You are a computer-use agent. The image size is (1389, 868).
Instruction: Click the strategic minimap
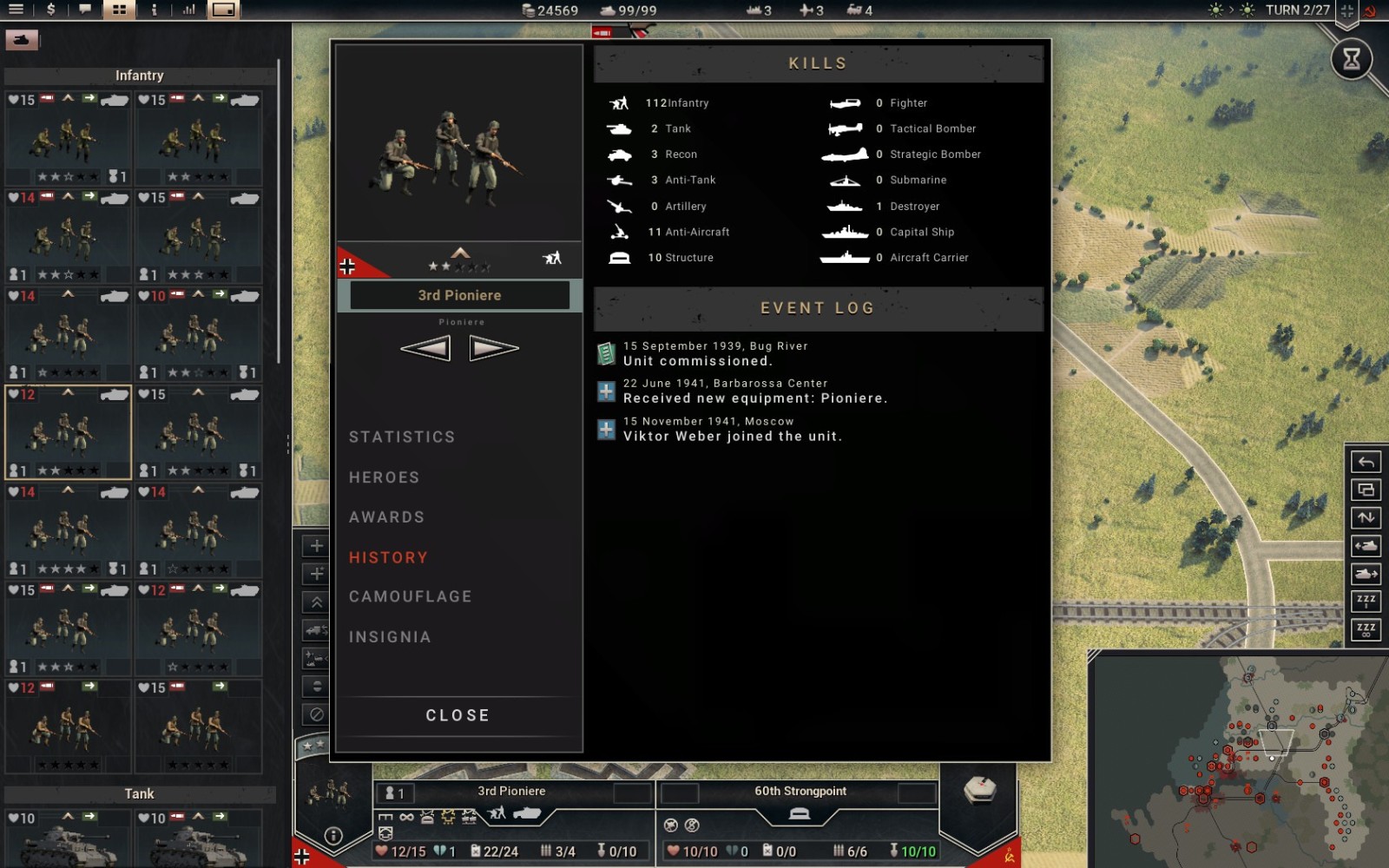1239,759
